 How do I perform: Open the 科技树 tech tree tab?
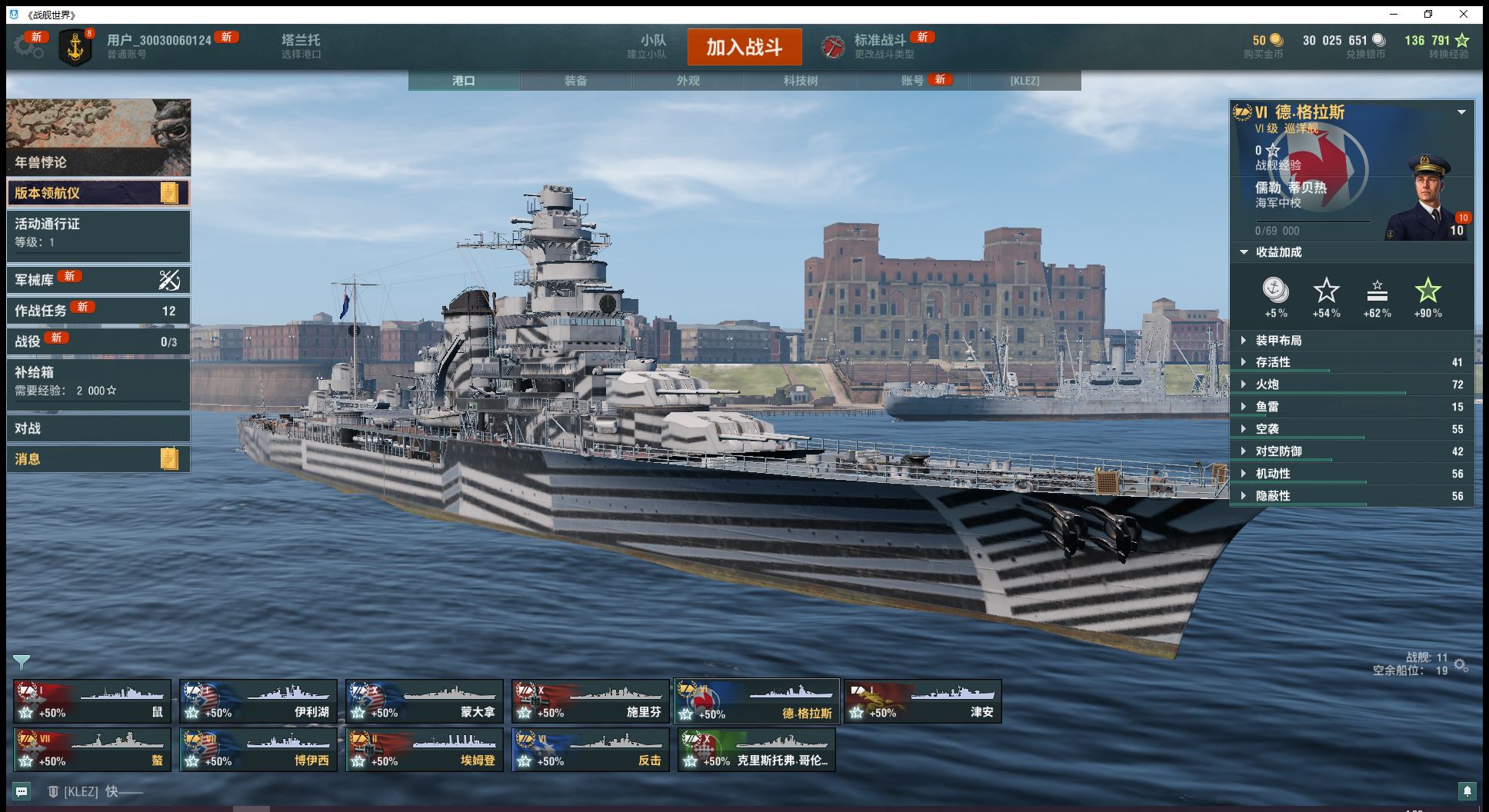tap(800, 81)
